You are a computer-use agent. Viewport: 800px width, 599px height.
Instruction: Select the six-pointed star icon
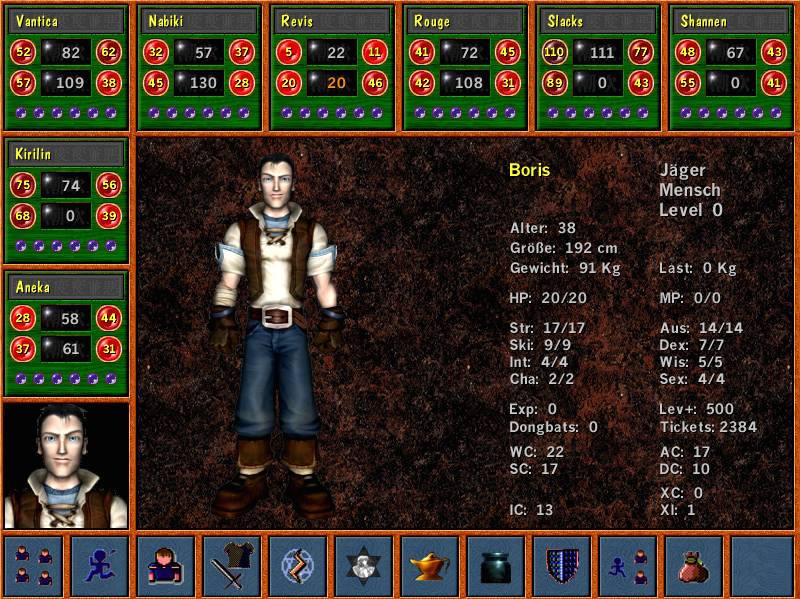point(364,565)
